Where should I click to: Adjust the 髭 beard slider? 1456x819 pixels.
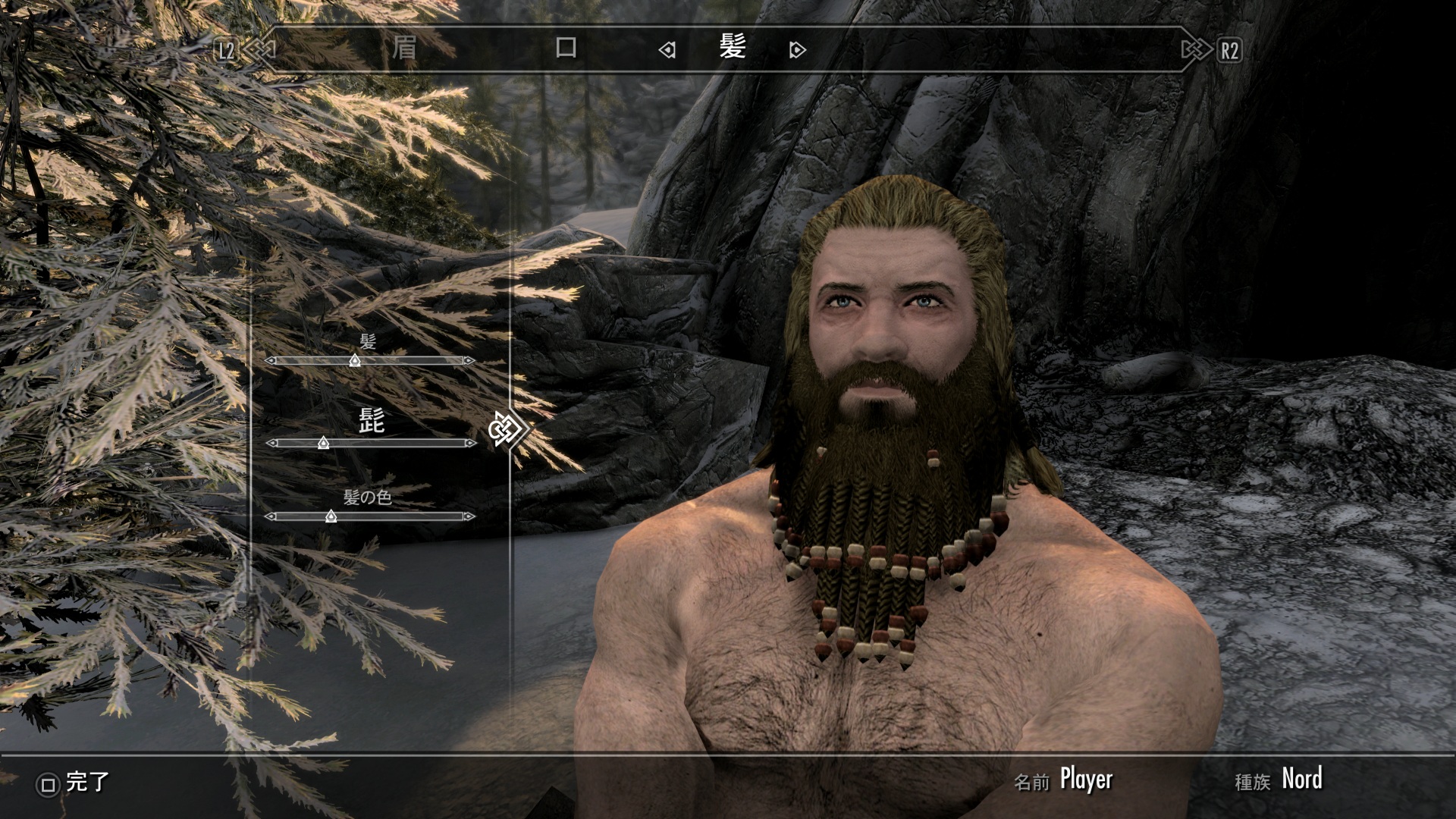[324, 443]
